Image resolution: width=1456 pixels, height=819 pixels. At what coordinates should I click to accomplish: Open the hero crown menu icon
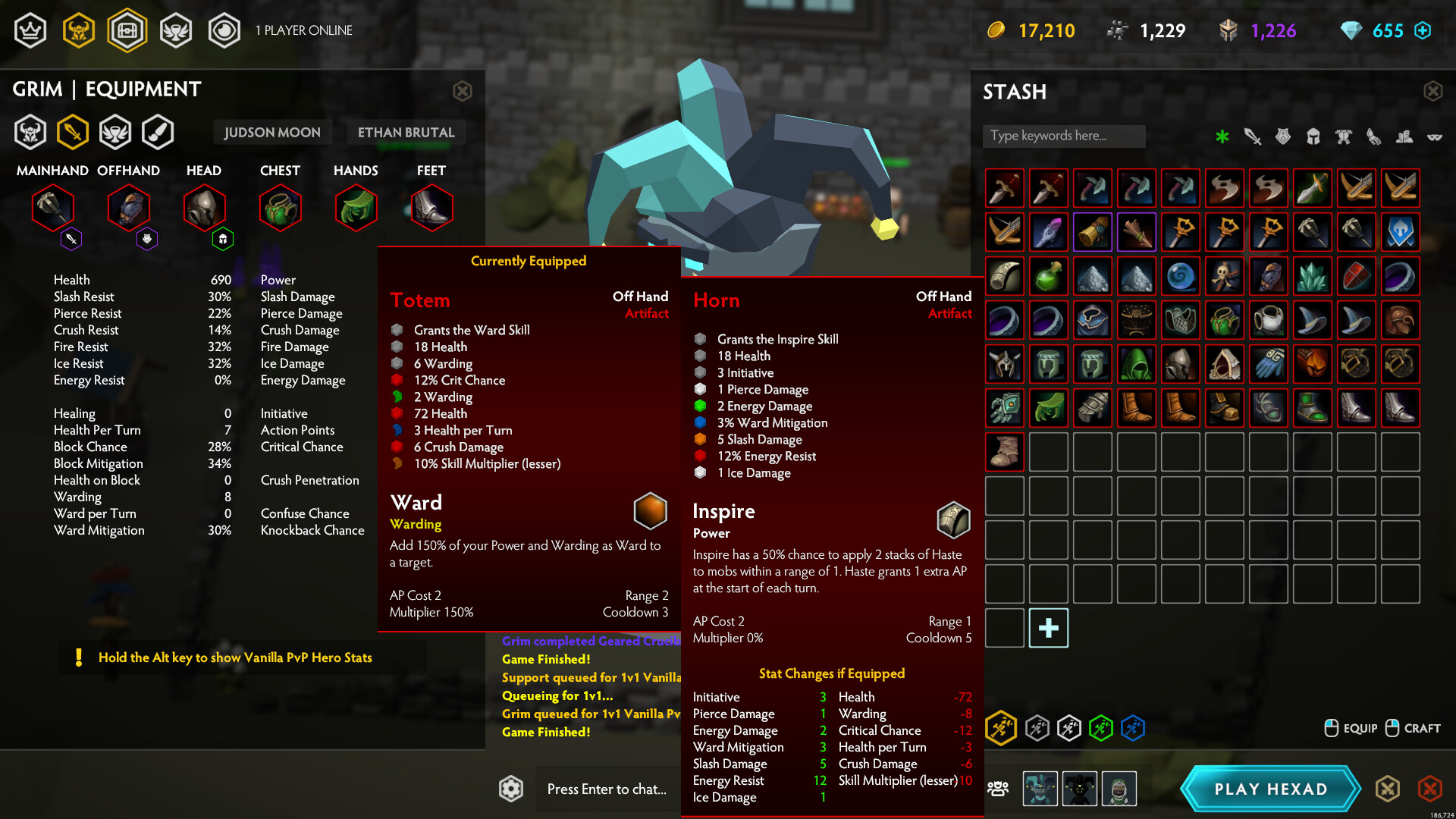coord(30,30)
